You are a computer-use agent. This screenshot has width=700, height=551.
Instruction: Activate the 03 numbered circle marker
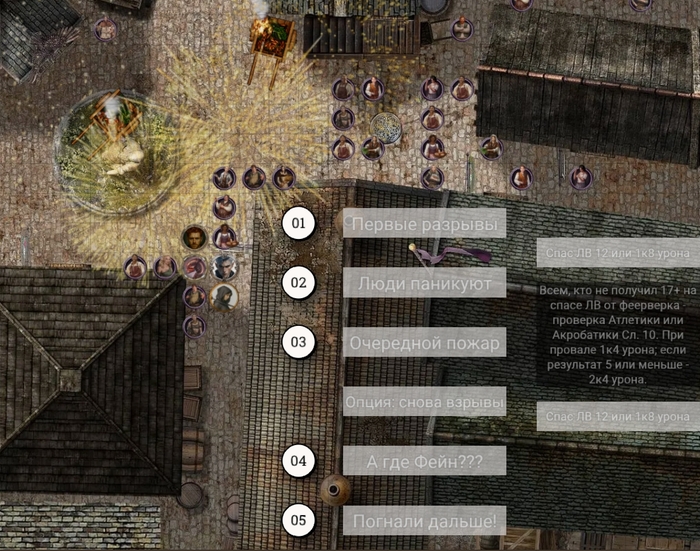coord(298,342)
